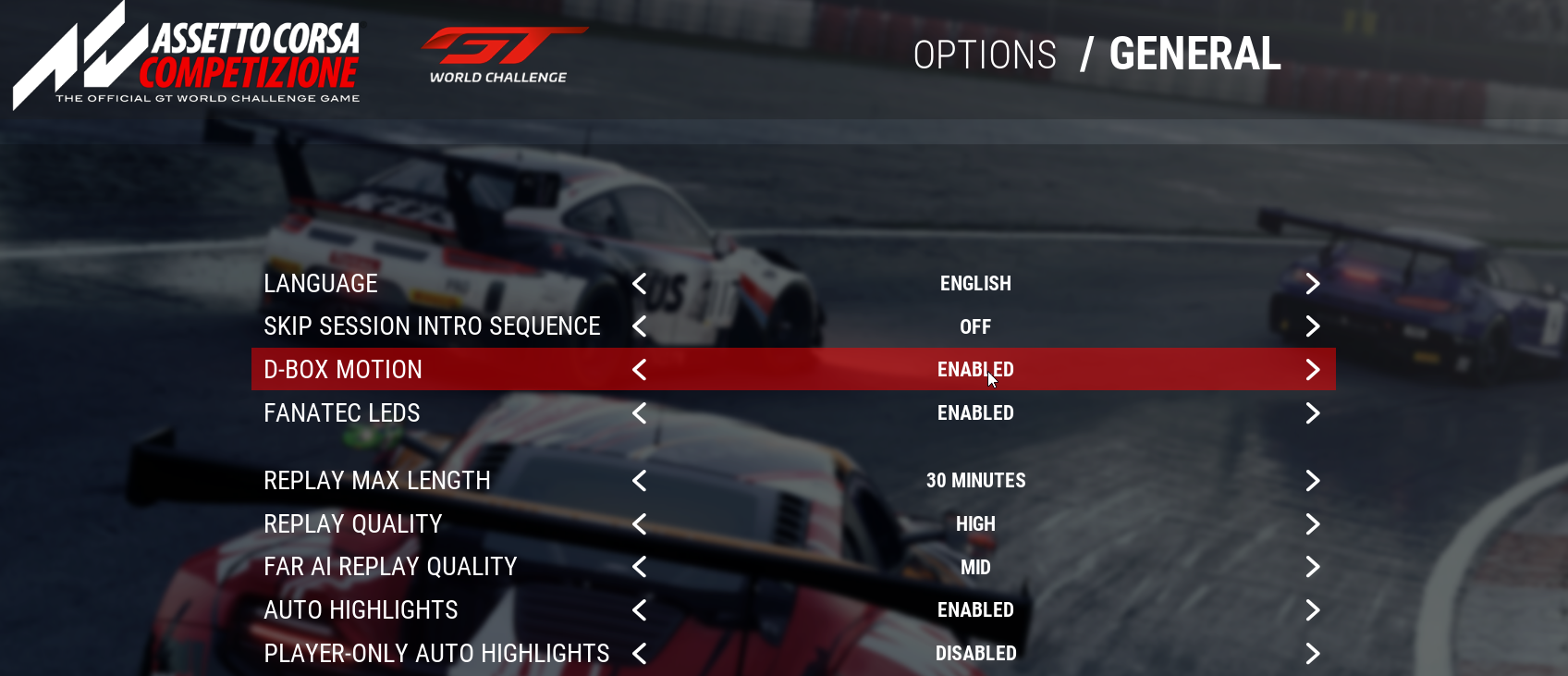The height and width of the screenshot is (676, 1568).
Task: Decrease REPLAY MAX LENGTH with left arrow
Action: pos(638,481)
